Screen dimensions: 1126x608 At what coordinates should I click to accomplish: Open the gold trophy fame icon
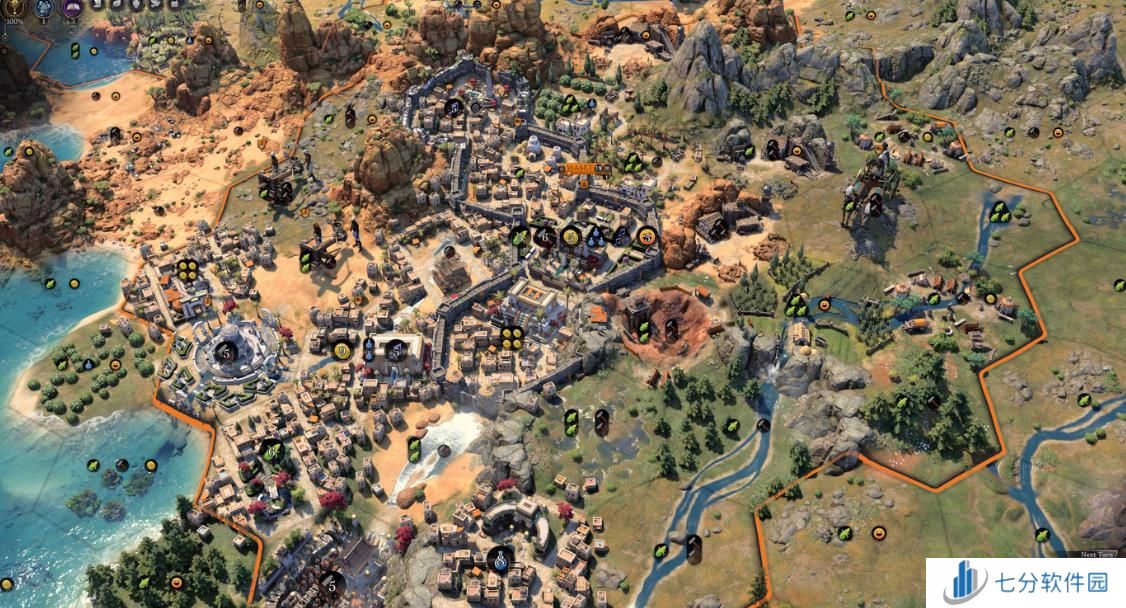(16, 7)
